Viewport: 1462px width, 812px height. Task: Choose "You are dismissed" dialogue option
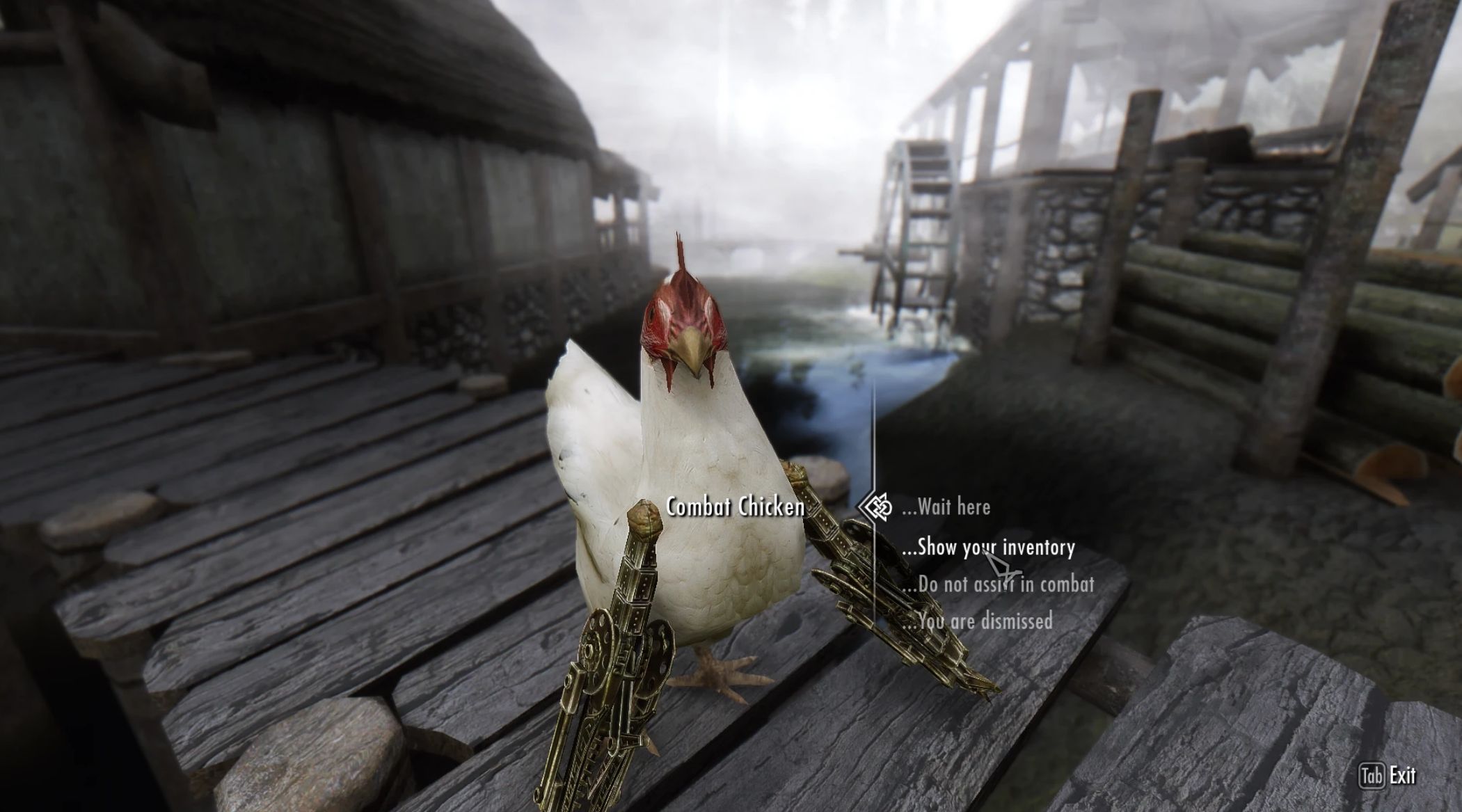(x=978, y=621)
